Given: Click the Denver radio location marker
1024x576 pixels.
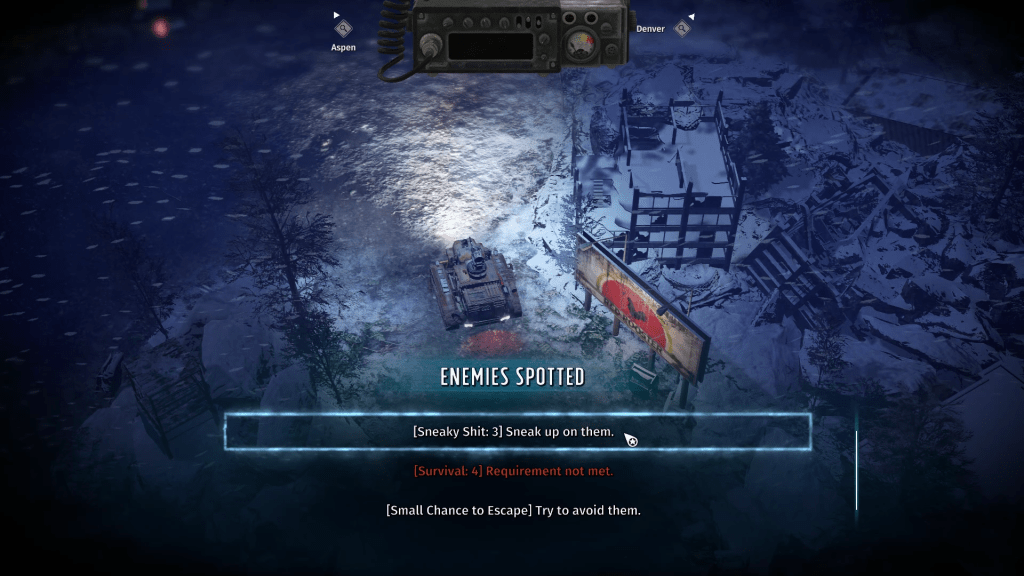Looking at the screenshot, I should (682, 28).
